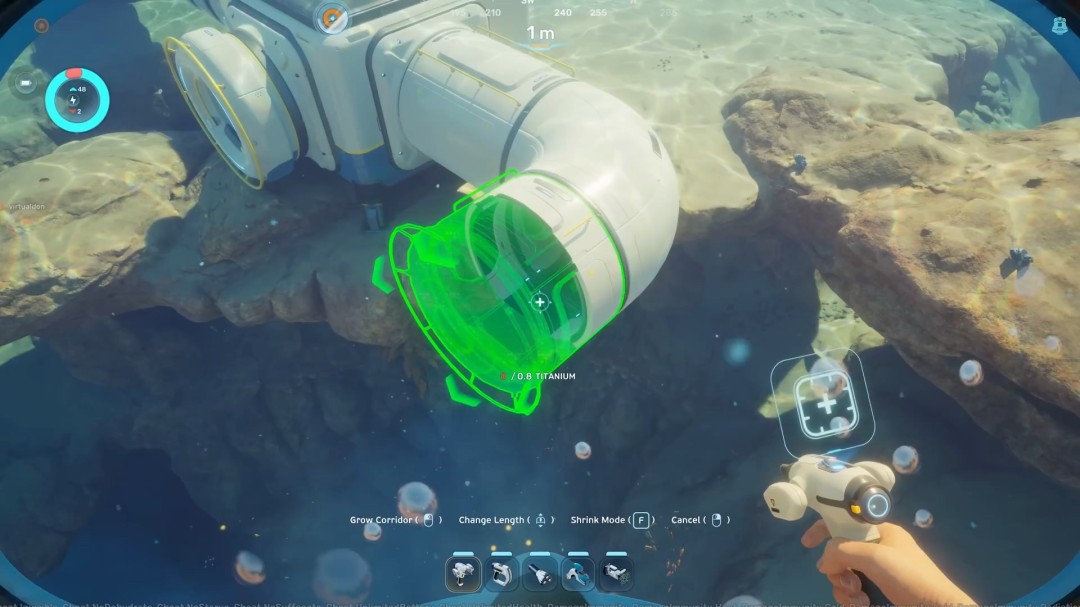Select the last hotbar tool with spray effect
1080x607 pixels.
pyautogui.click(x=615, y=573)
